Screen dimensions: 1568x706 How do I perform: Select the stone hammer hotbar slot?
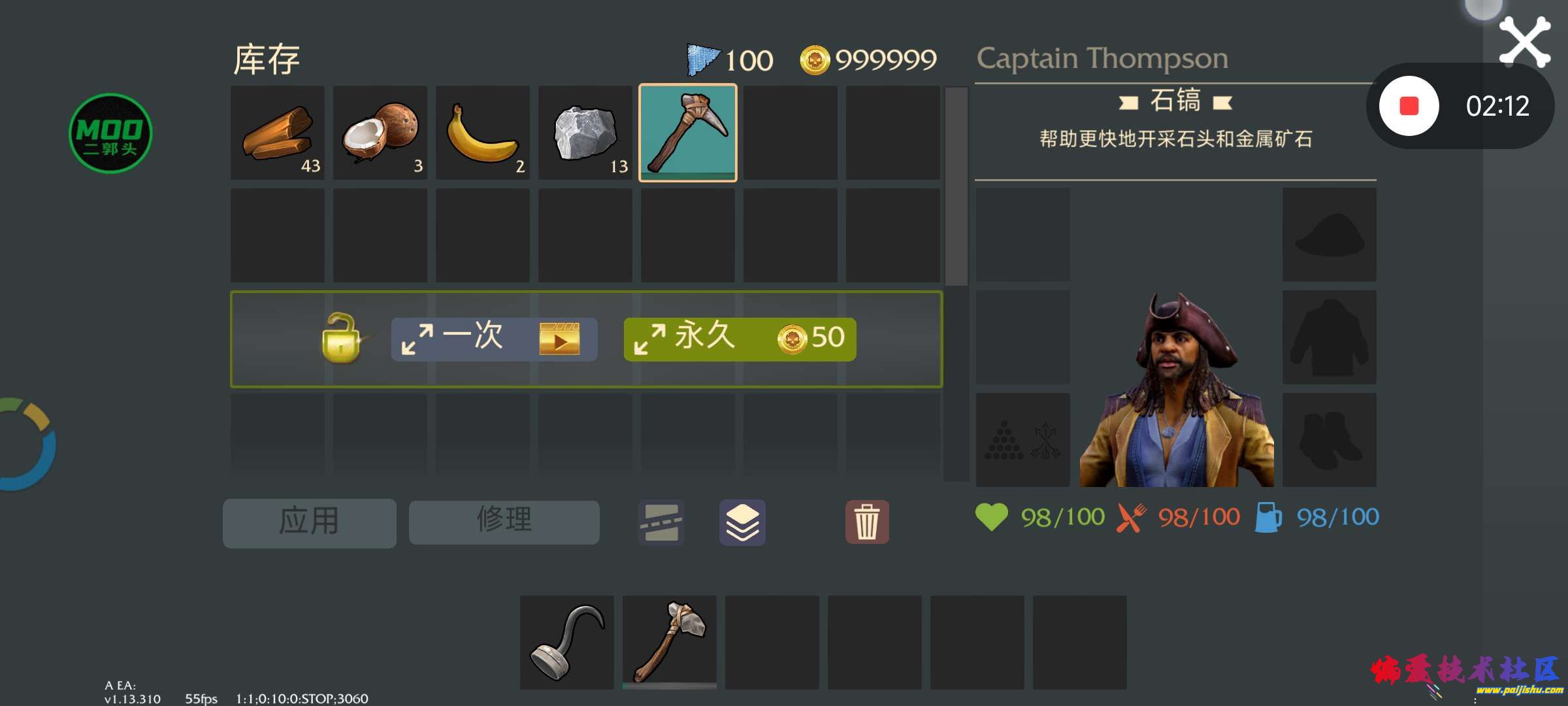670,641
